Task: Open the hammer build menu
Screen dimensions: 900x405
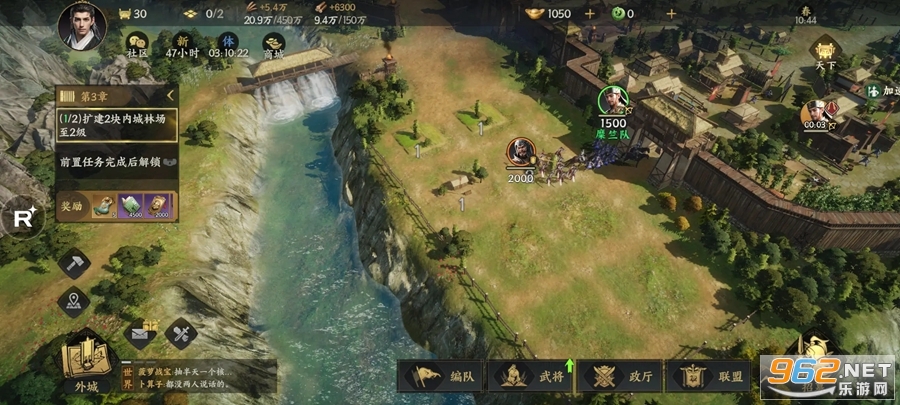Action: [74, 264]
